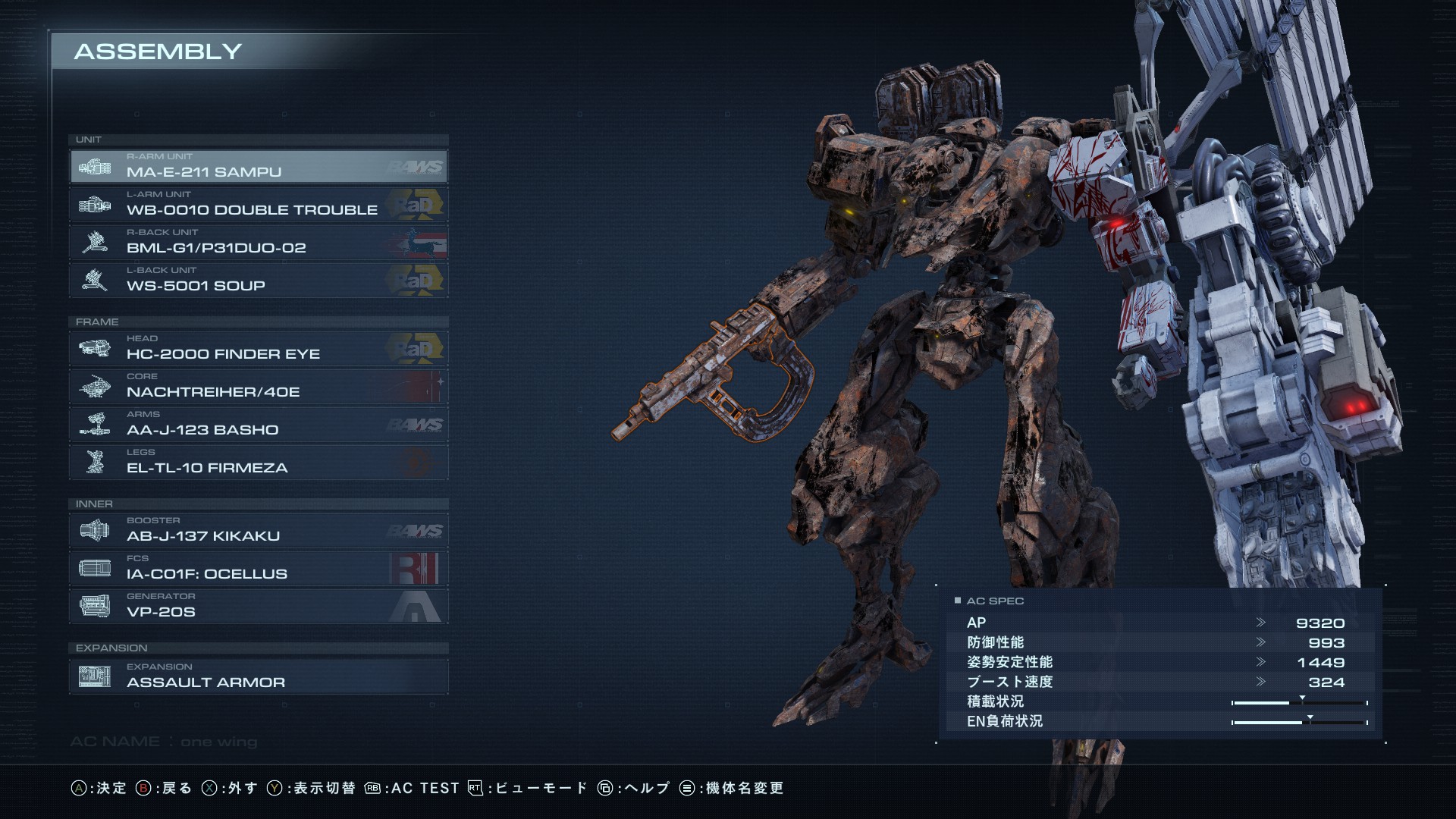Pick the HEAD part HC-2000 FINDER EYE
1456x819 pixels.
258,349
